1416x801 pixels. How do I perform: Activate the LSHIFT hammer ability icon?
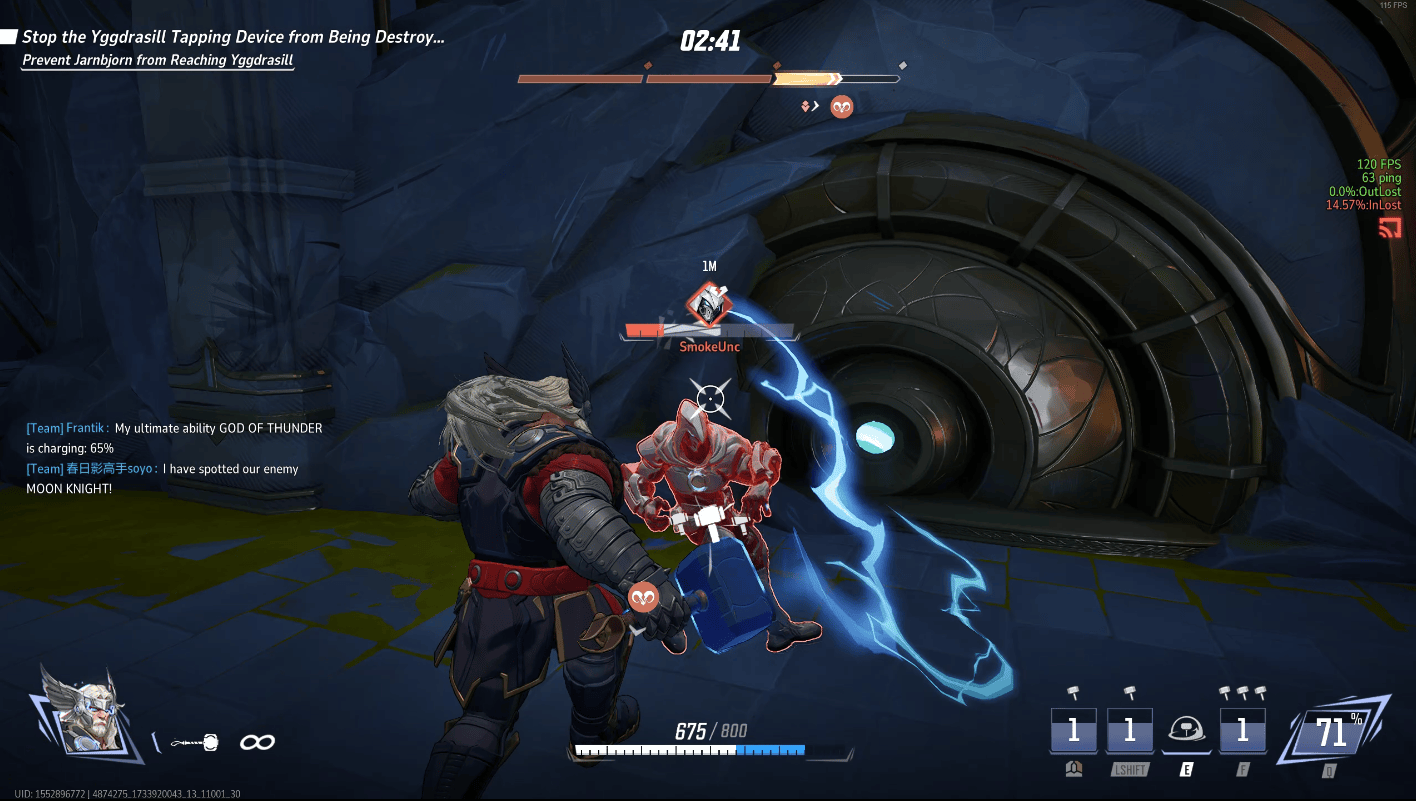[x=1129, y=731]
